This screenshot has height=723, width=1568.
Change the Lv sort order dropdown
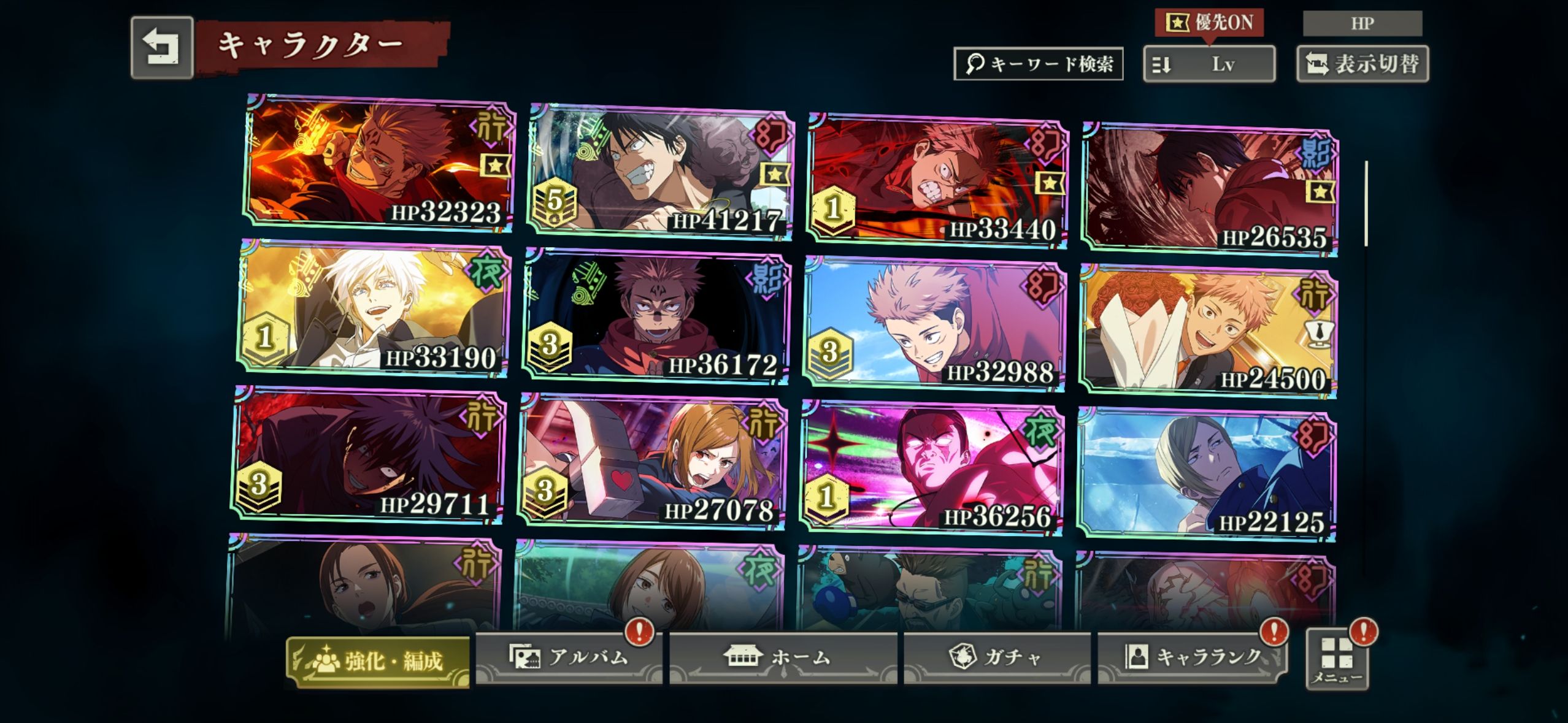(x=1209, y=64)
